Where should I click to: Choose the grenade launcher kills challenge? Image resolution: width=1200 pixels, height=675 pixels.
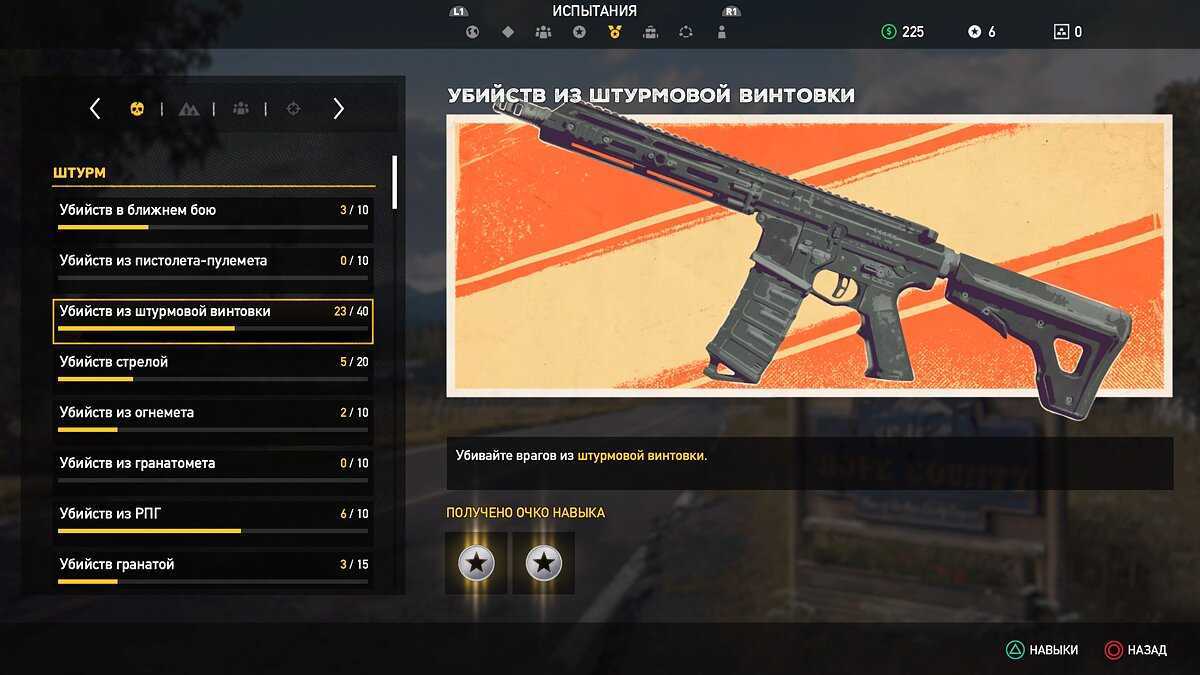213,464
